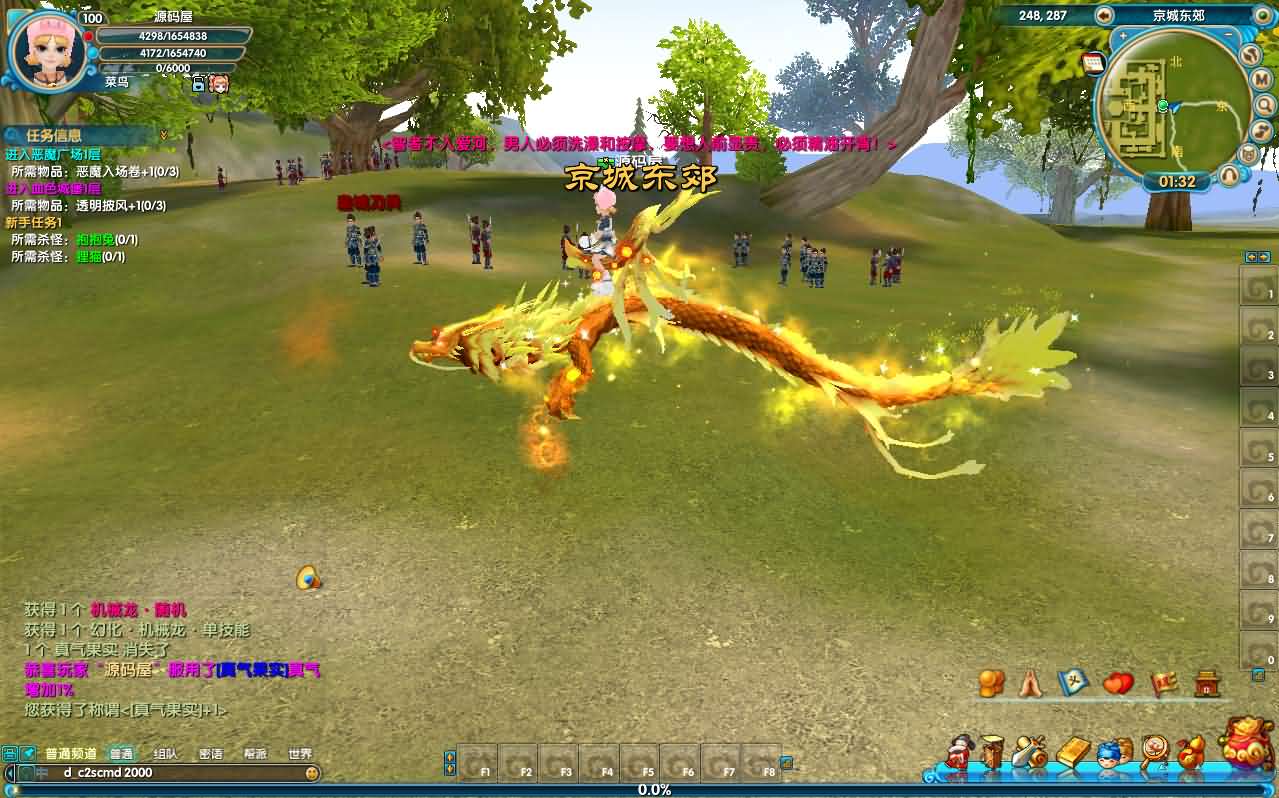Open the golden book menu icon
The image size is (1279, 798).
1072,752
